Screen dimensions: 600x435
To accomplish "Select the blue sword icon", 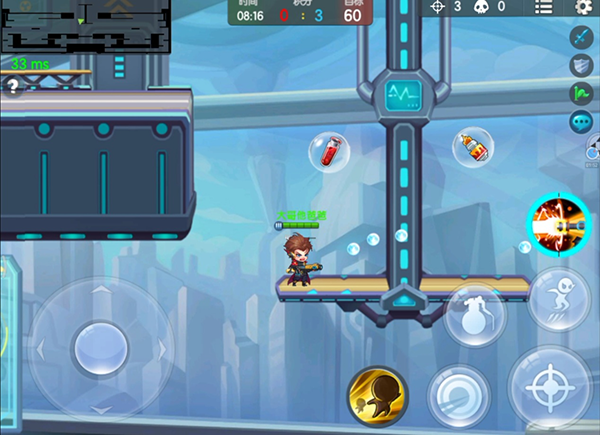I will point(582,37).
